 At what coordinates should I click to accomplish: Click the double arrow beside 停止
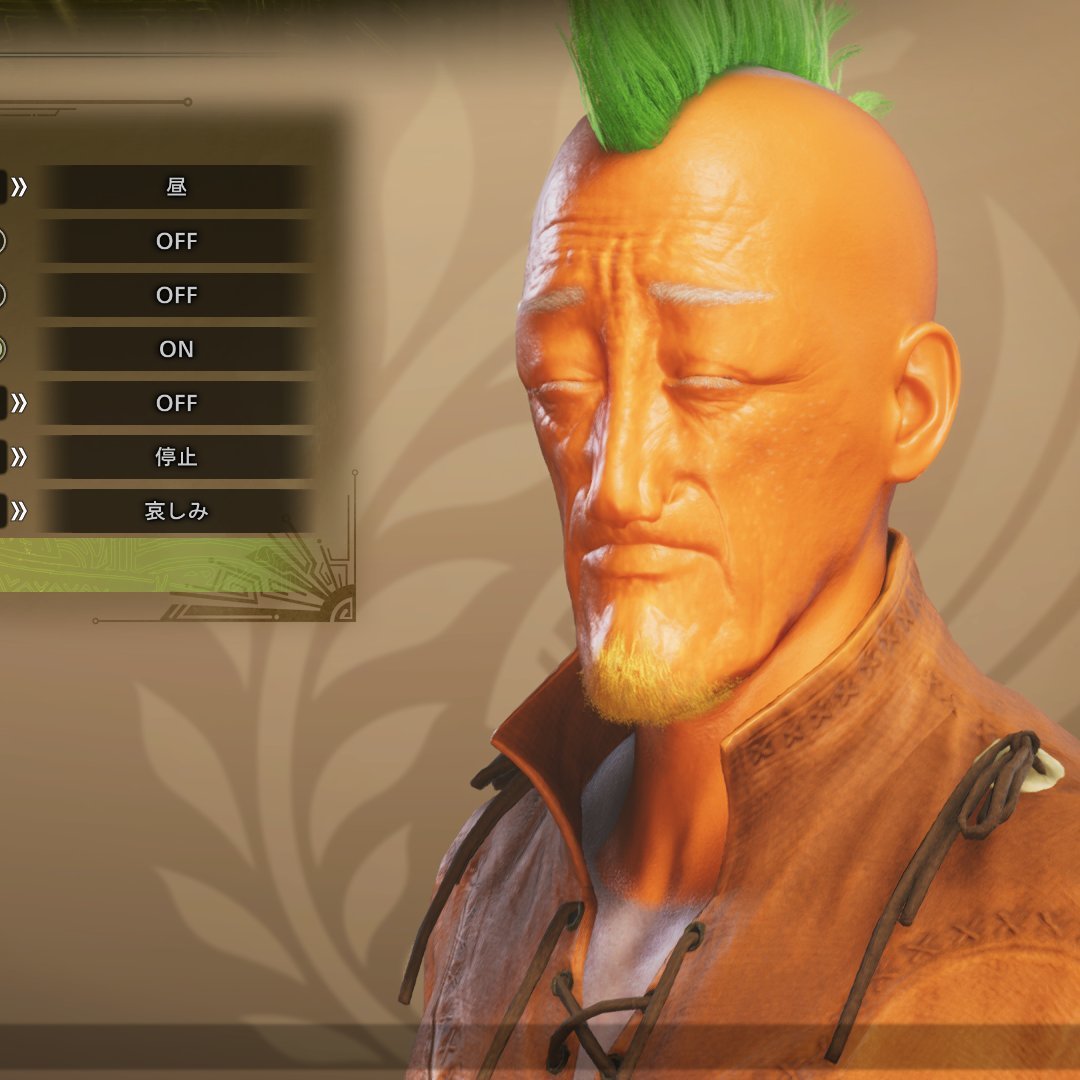[x=19, y=457]
